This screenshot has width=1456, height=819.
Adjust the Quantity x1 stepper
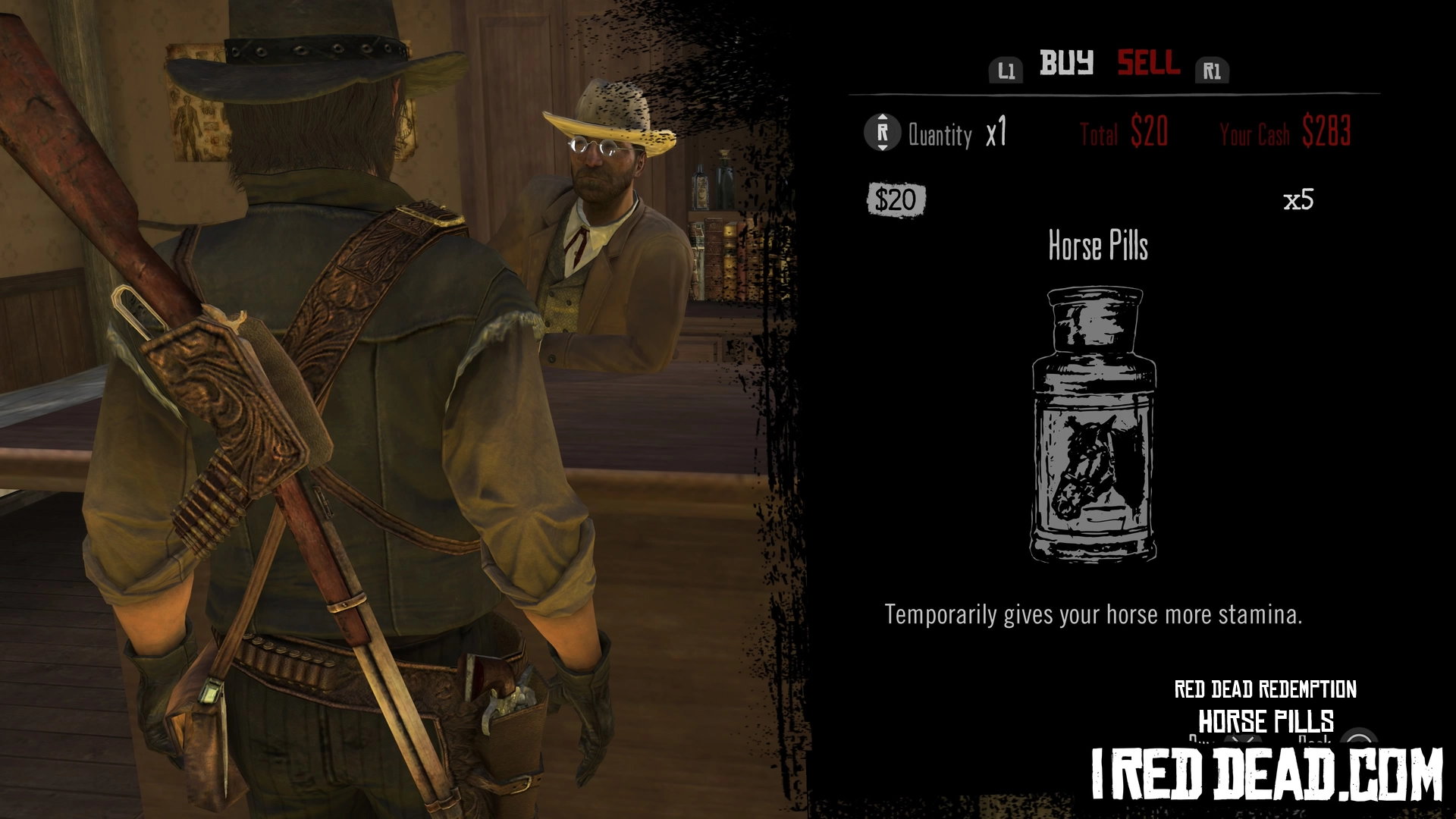point(882,133)
